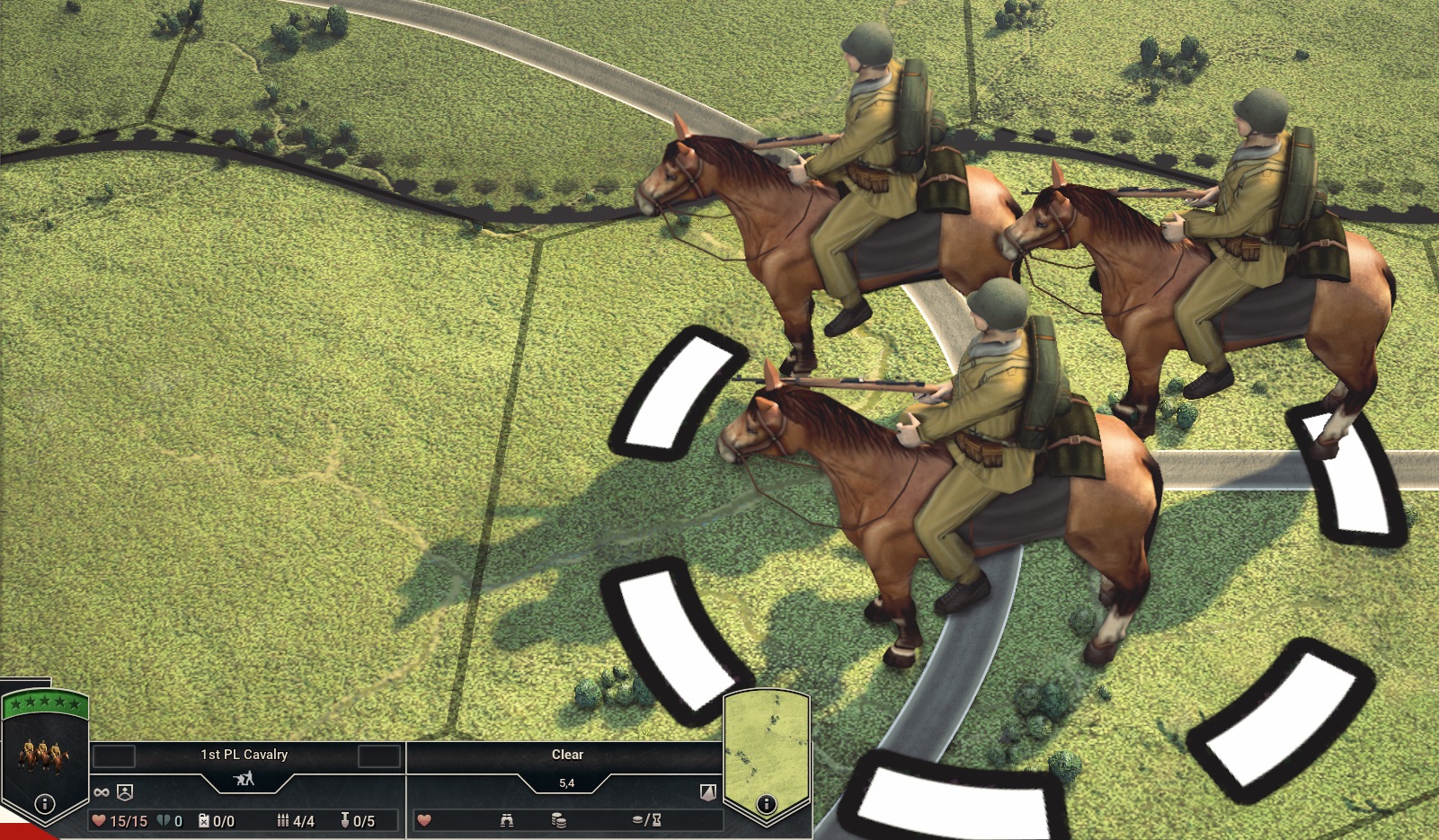Image resolution: width=1439 pixels, height=840 pixels.
Task: Click the red heart icon on terrain panel
Action: [422, 818]
